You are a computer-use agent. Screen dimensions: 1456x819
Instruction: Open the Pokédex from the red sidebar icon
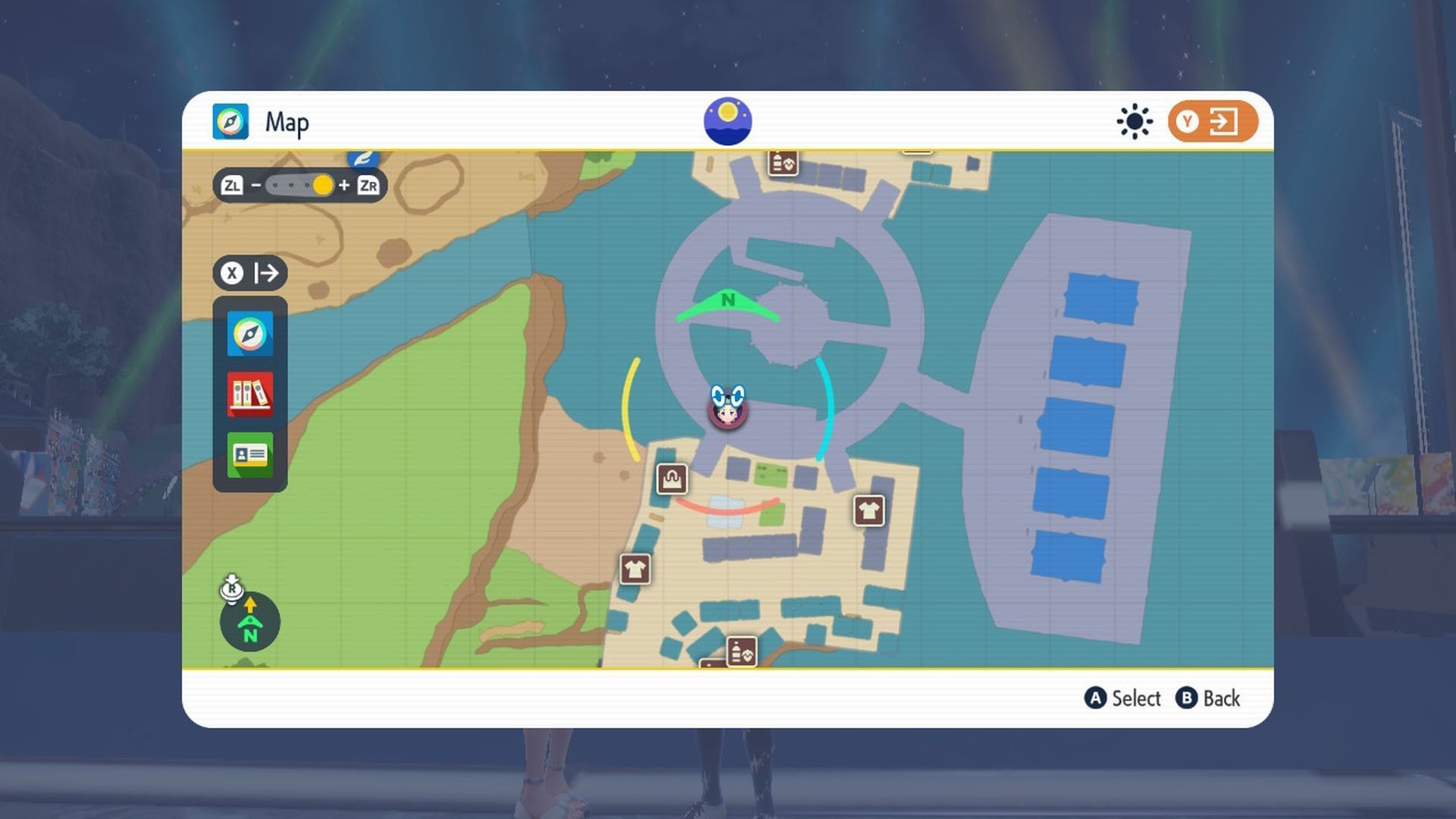[249, 394]
